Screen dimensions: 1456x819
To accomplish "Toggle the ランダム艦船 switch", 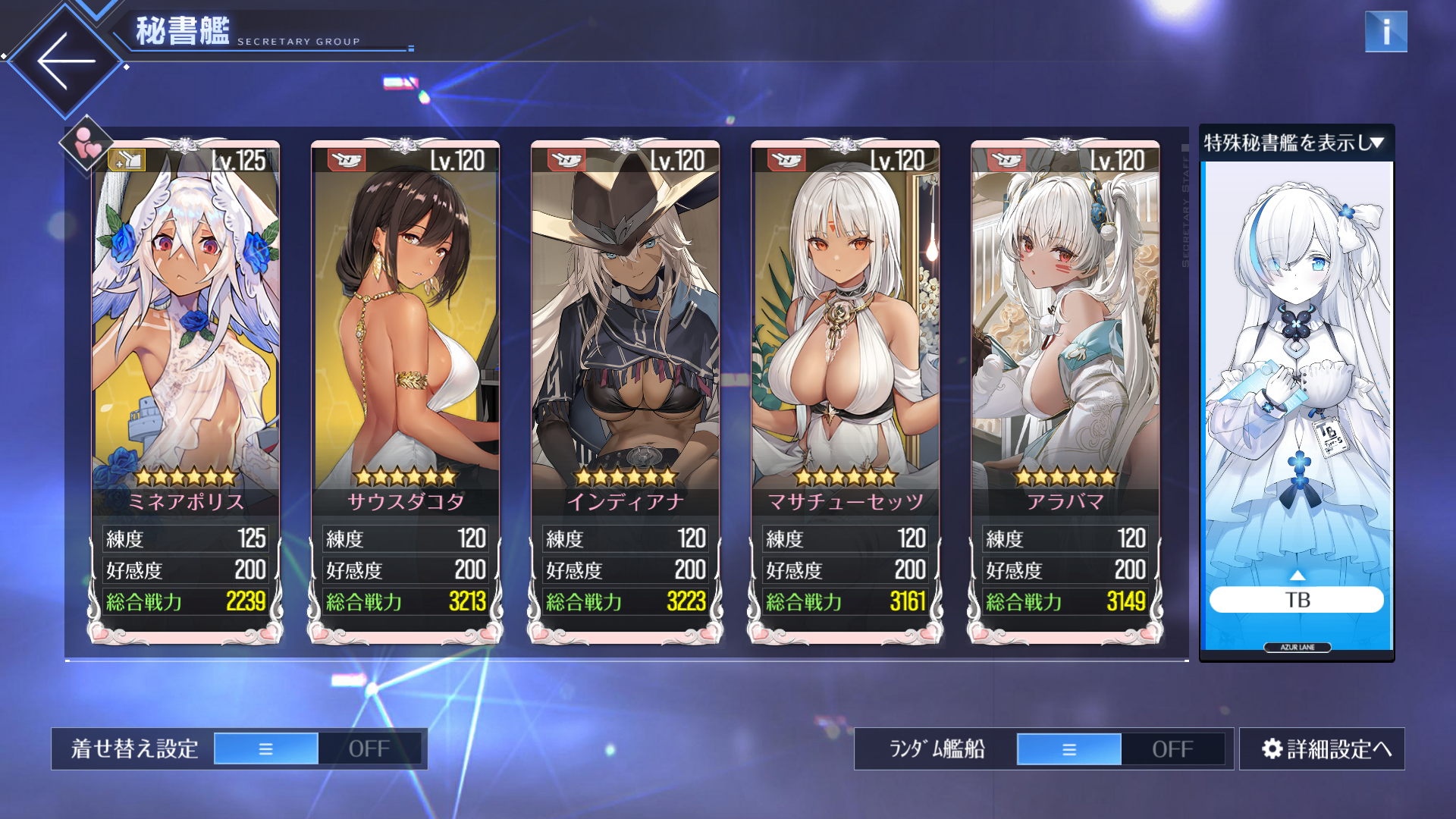I will click(1120, 749).
